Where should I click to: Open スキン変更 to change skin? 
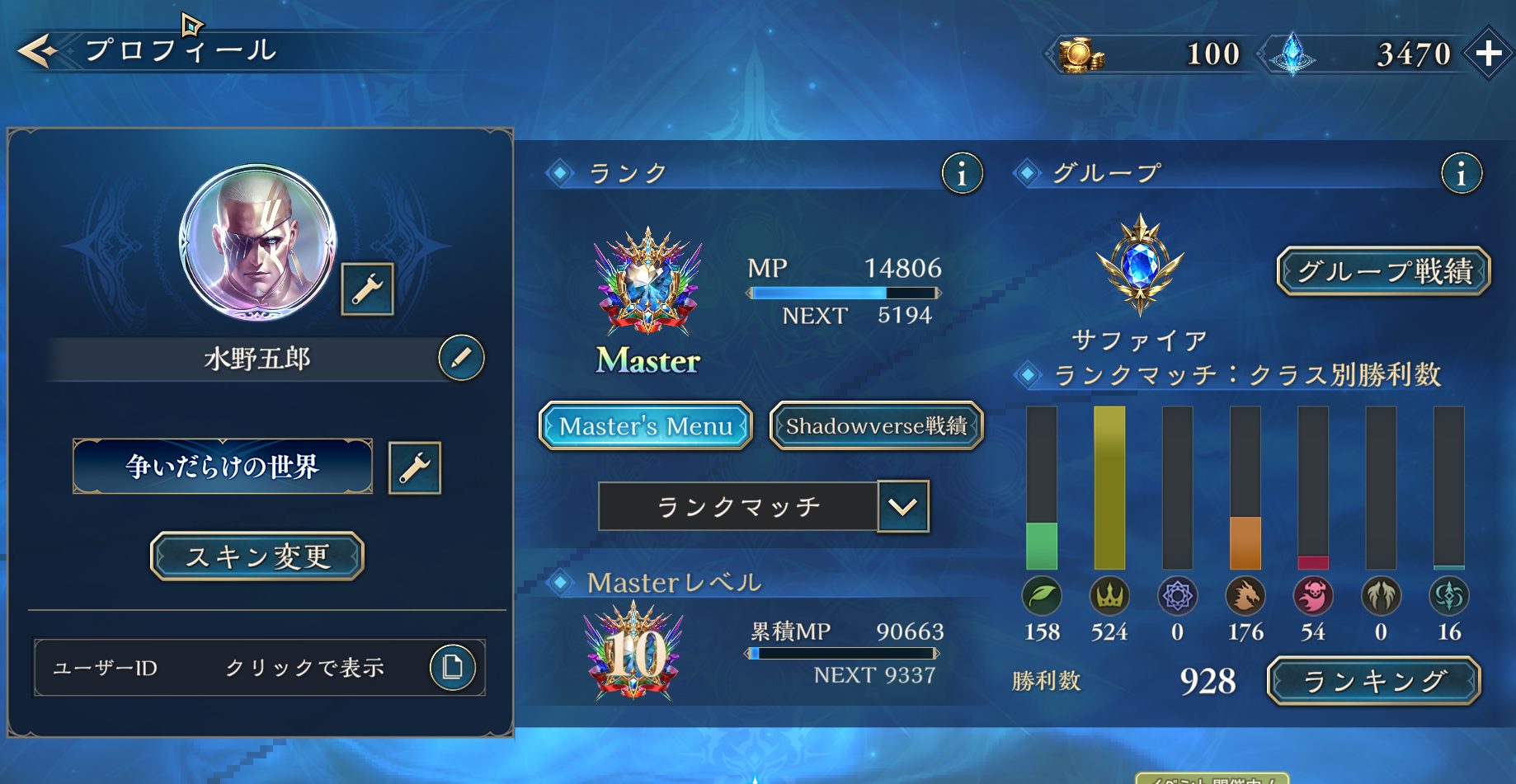257,556
